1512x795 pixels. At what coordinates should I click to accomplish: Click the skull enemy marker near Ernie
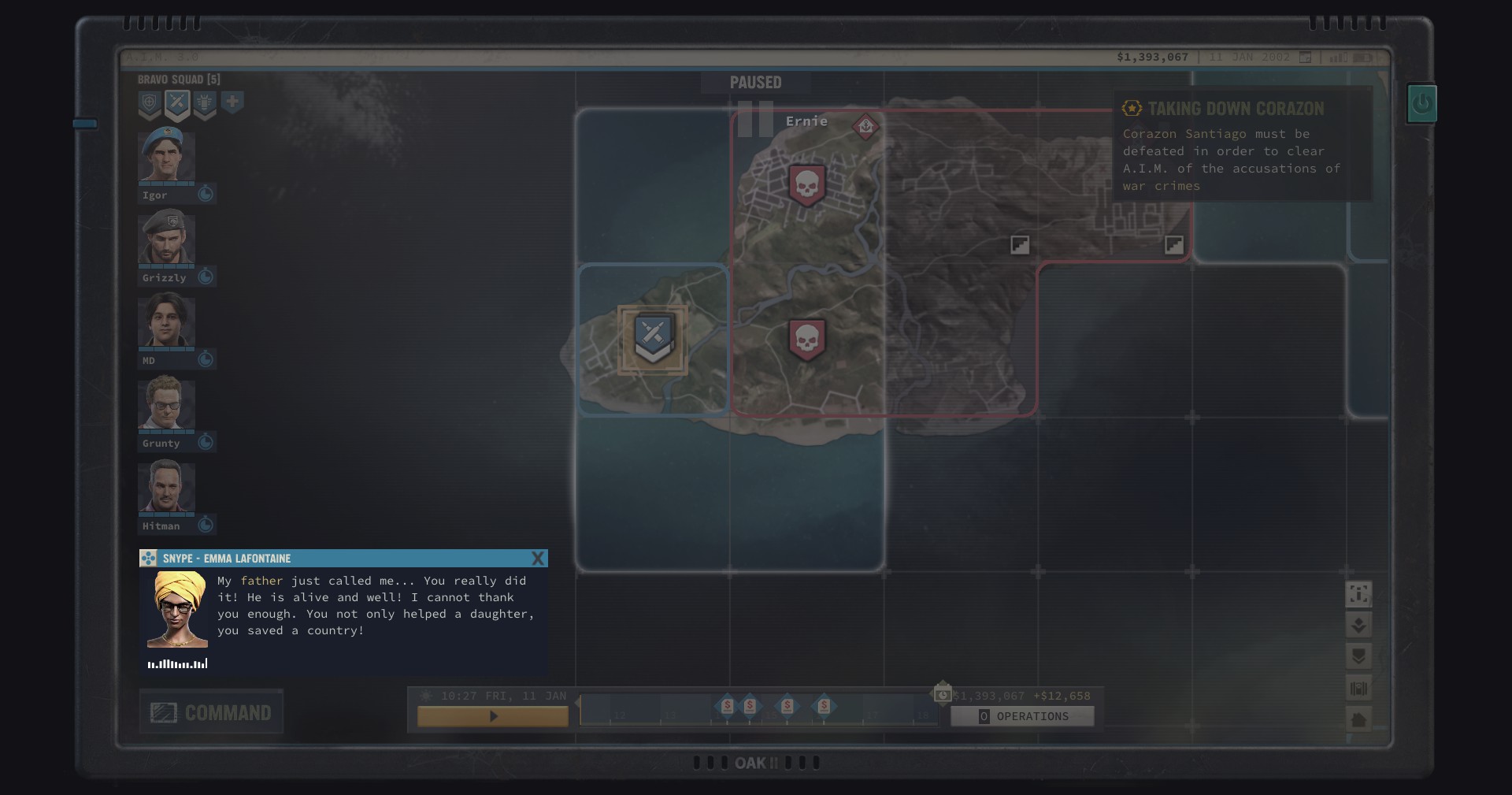point(806,184)
